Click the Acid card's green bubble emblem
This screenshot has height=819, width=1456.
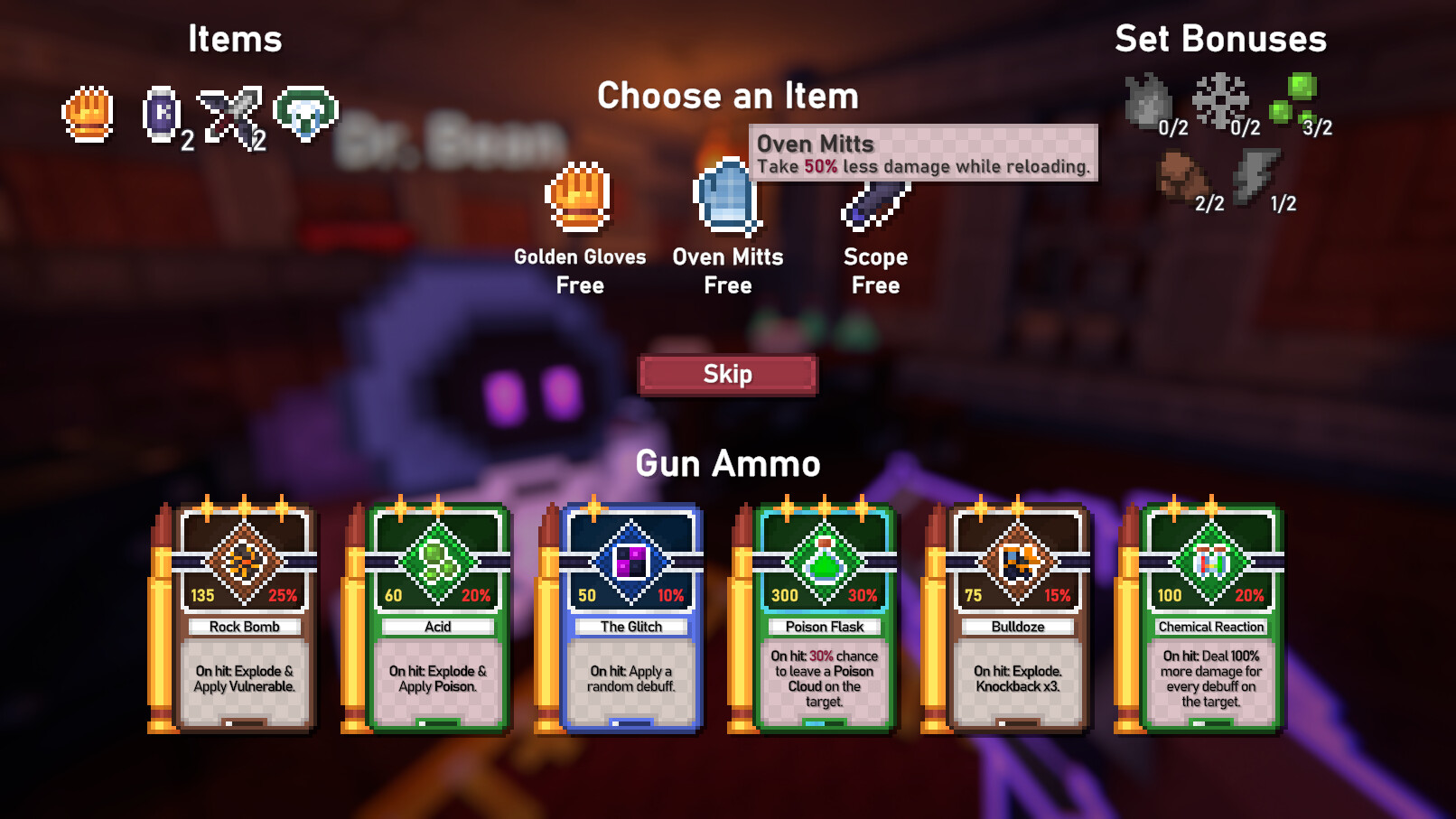tap(438, 560)
